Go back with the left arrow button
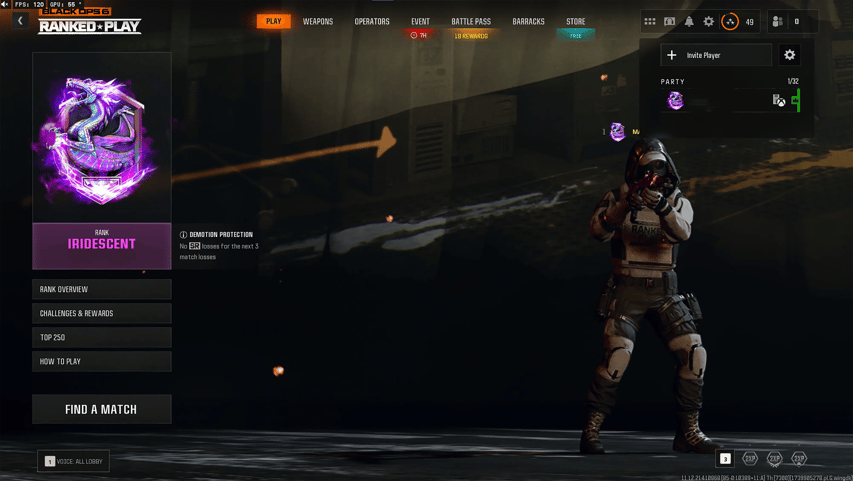This screenshot has width=853, height=481. tap(20, 21)
